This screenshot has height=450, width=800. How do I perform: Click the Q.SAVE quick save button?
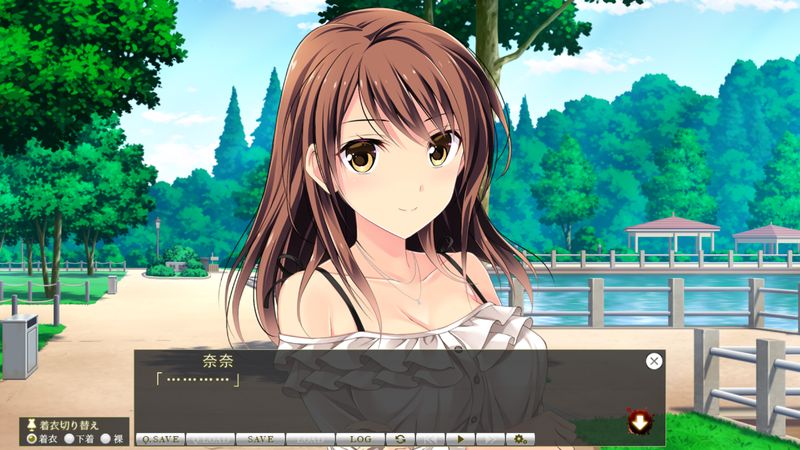click(159, 439)
